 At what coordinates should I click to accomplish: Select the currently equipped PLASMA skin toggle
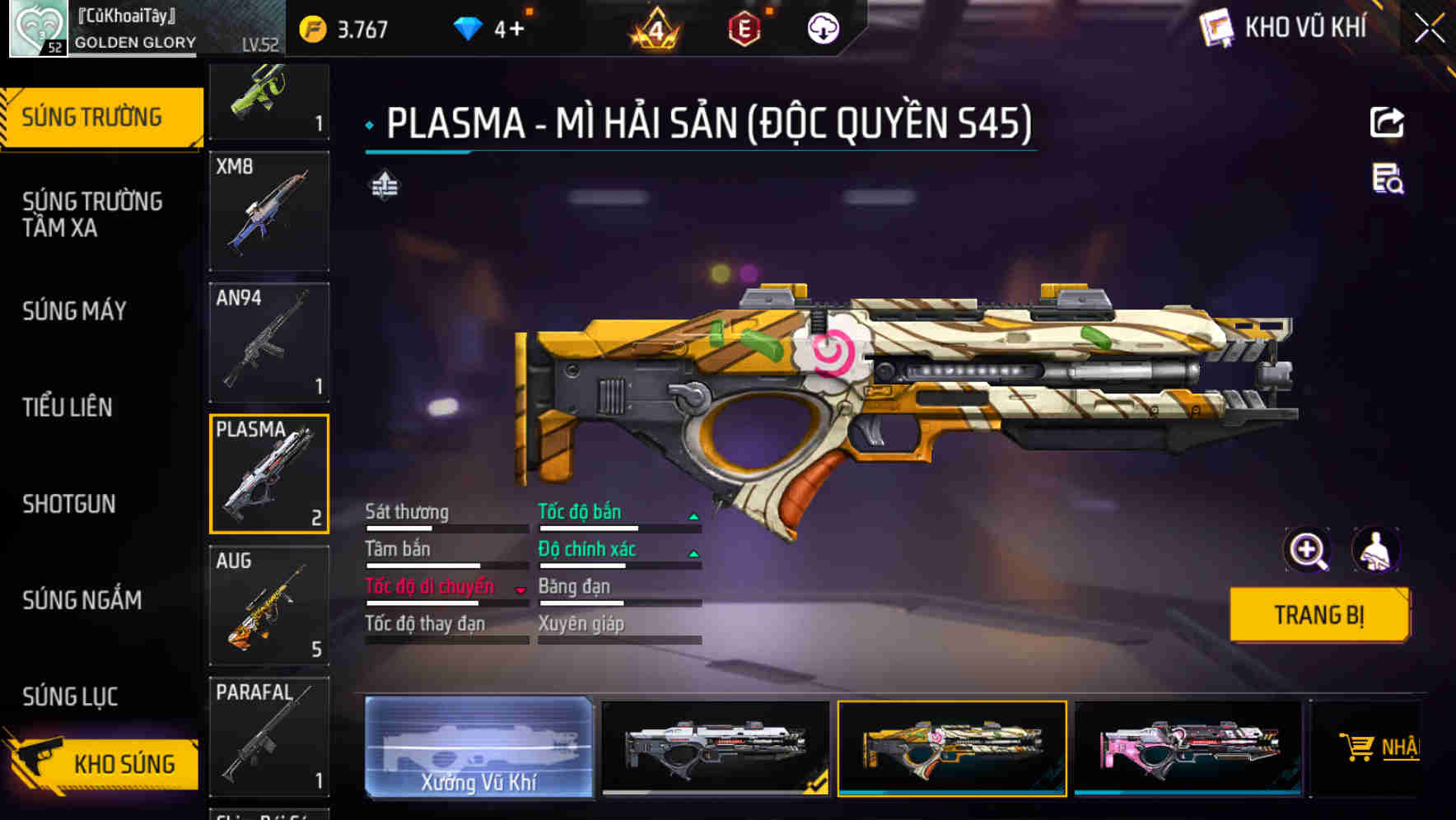pos(951,748)
